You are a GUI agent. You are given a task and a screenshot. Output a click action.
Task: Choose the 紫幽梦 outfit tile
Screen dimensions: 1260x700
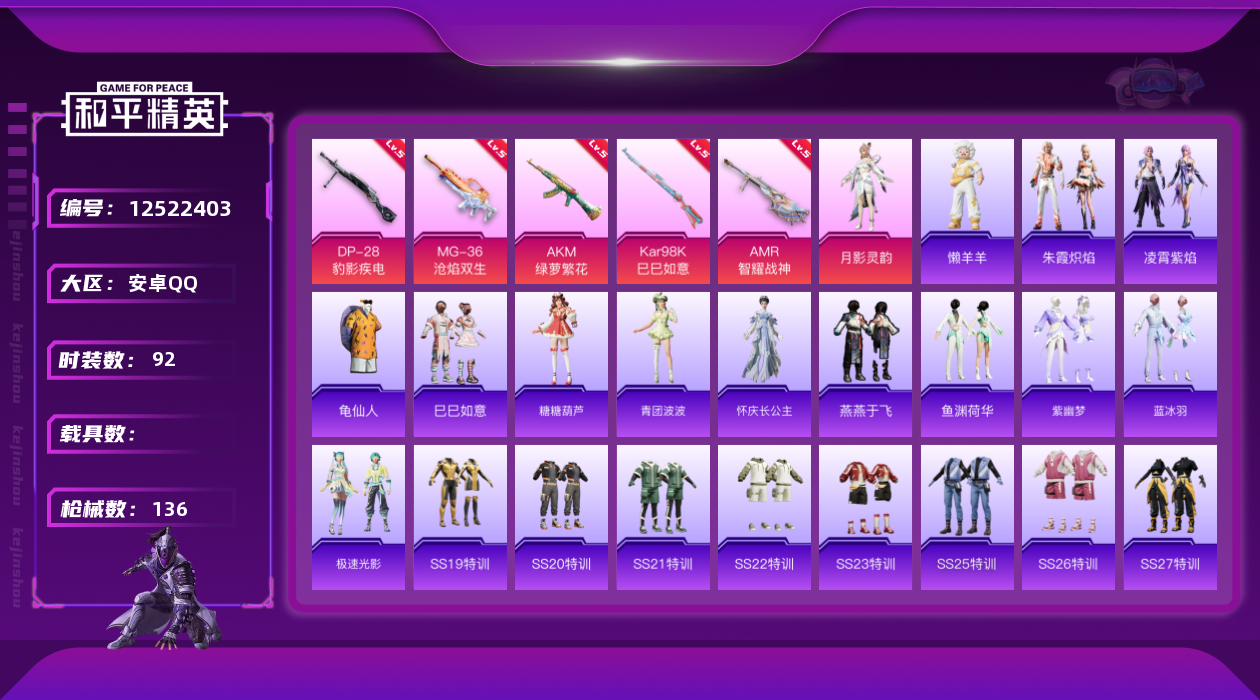point(1068,364)
